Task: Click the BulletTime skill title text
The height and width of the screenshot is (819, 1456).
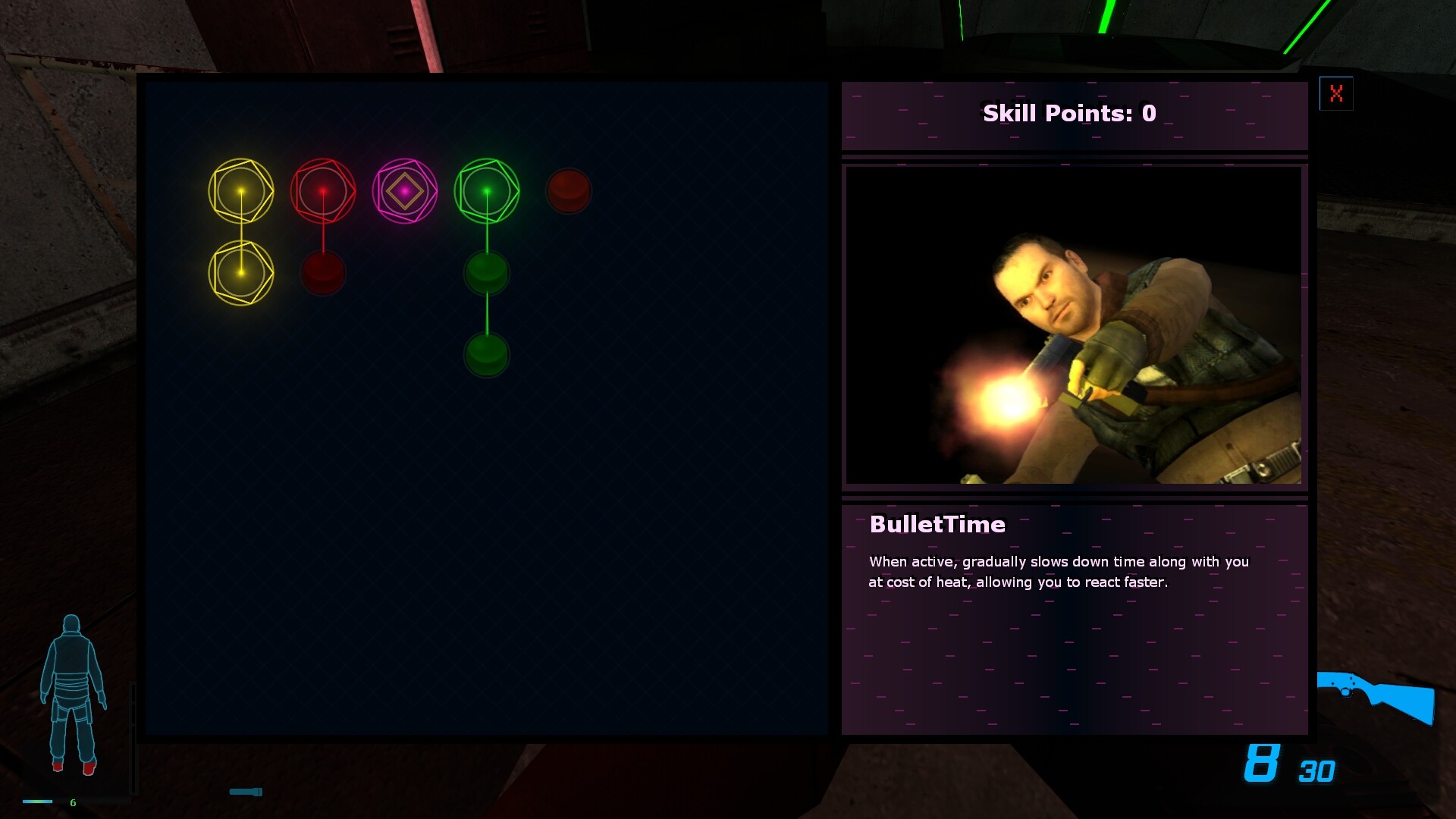Action: [x=937, y=525]
